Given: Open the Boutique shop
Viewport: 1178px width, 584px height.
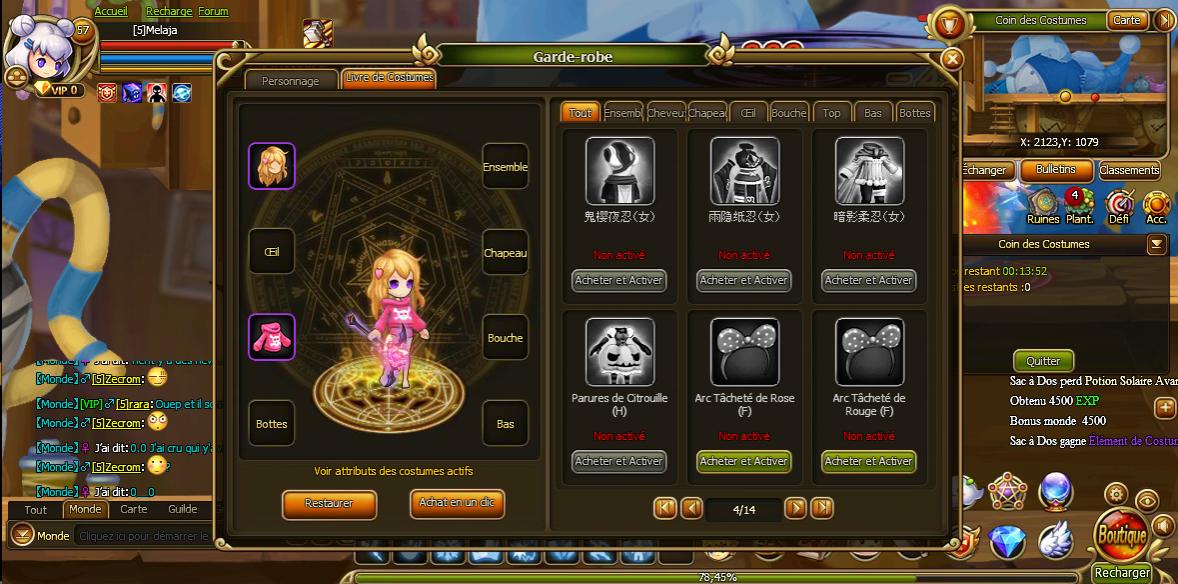Looking at the screenshot, I should (1121, 535).
